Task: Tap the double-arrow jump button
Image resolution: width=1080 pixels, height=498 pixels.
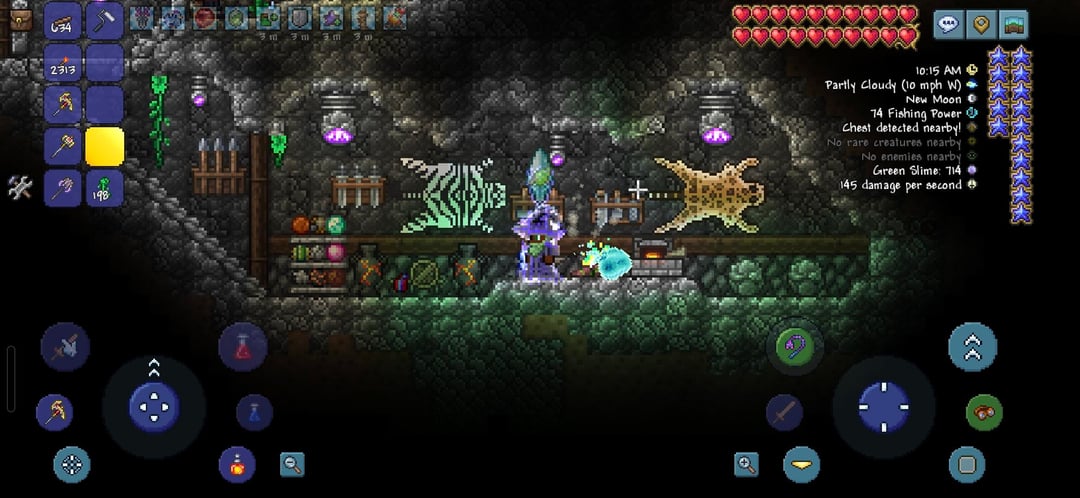Action: [972, 347]
